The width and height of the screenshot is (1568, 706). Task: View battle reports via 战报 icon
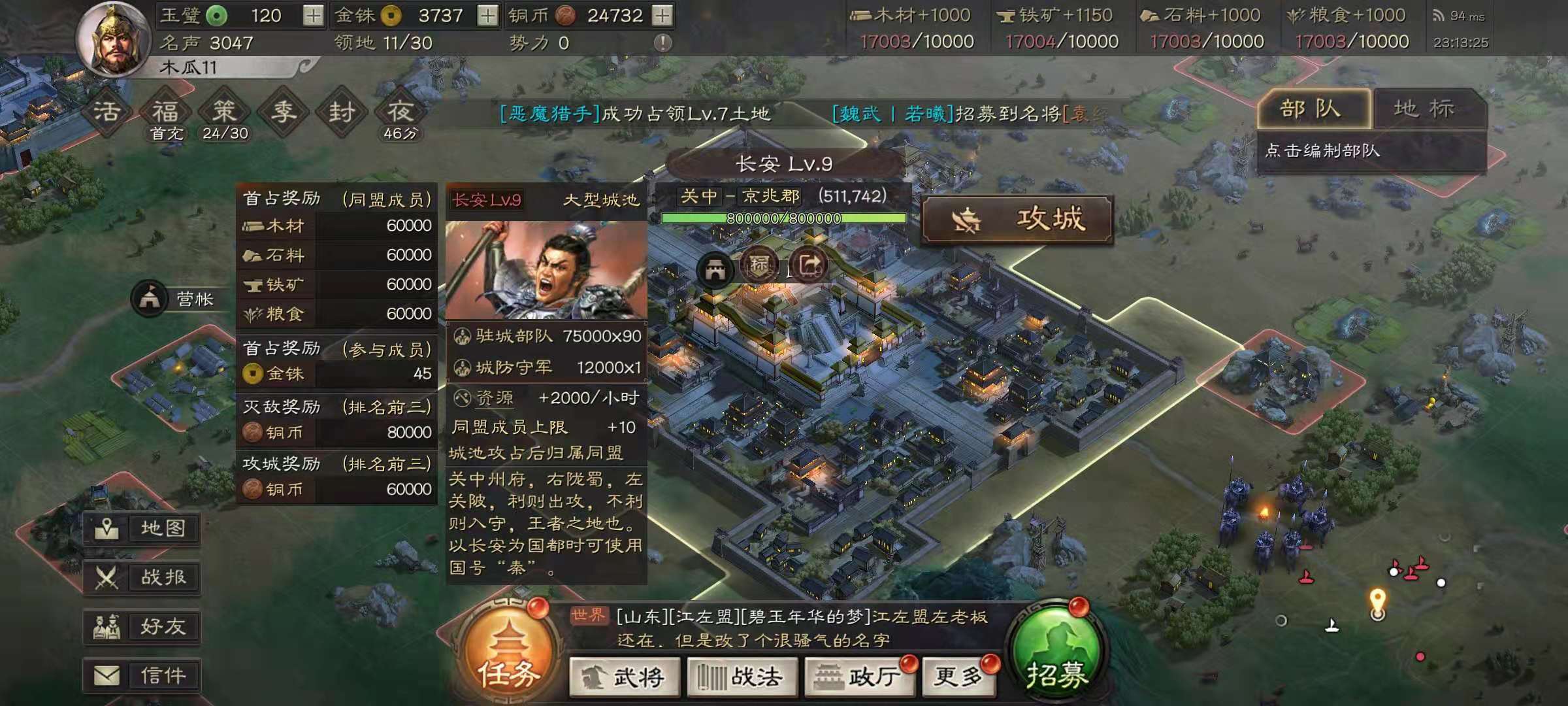[142, 579]
